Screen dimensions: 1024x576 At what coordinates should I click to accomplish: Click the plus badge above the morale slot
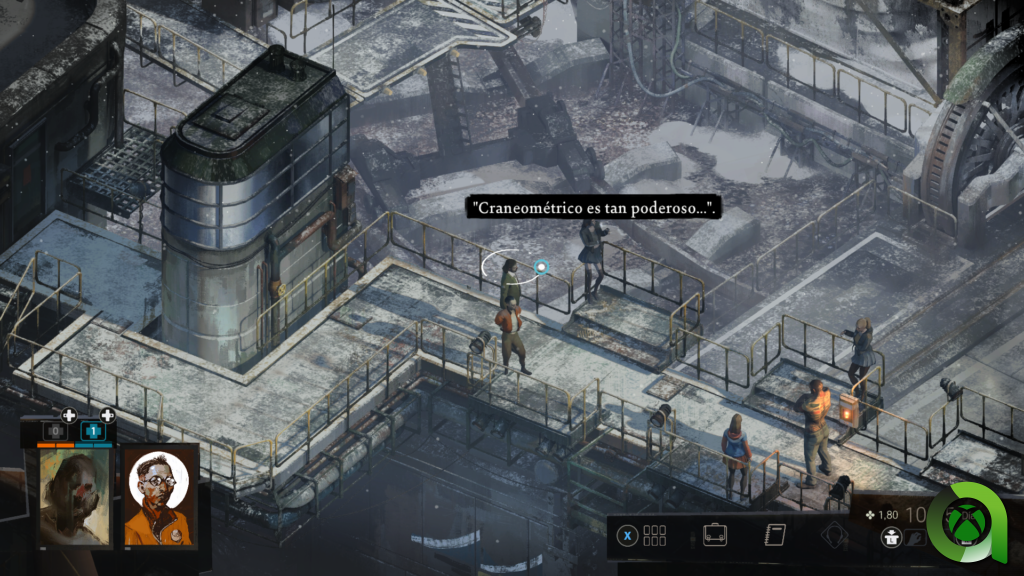coord(107,415)
